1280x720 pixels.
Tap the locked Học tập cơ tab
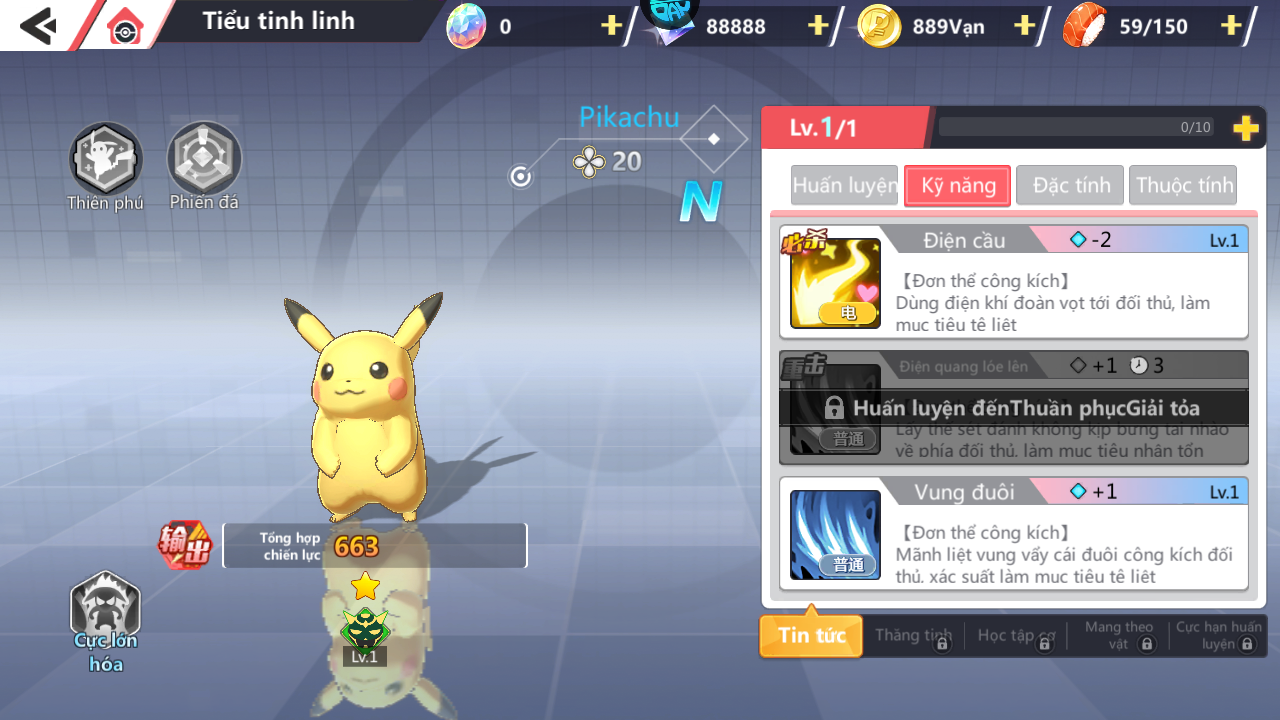(1016, 636)
